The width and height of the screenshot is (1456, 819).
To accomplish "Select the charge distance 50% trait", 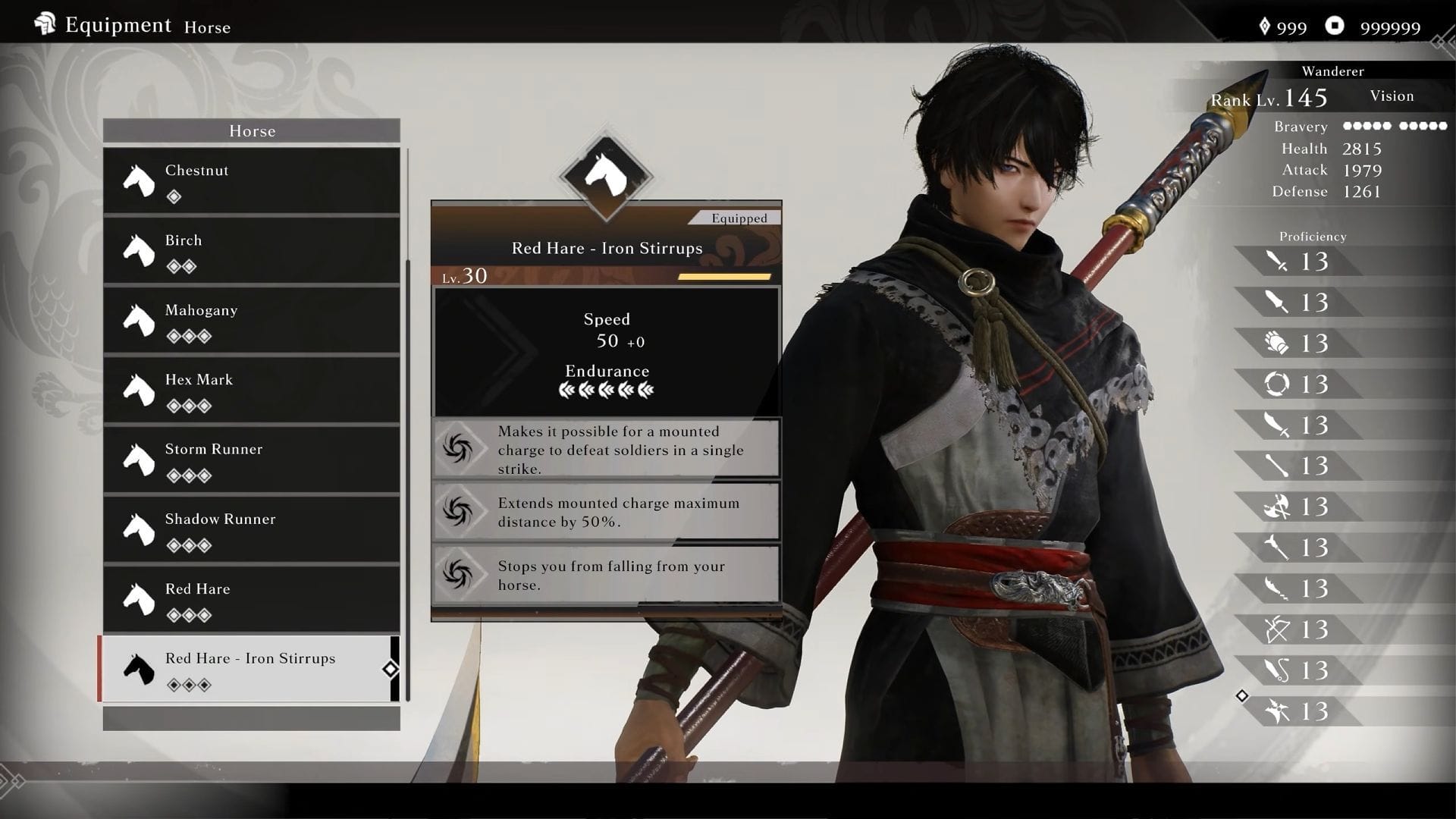I will 606,512.
